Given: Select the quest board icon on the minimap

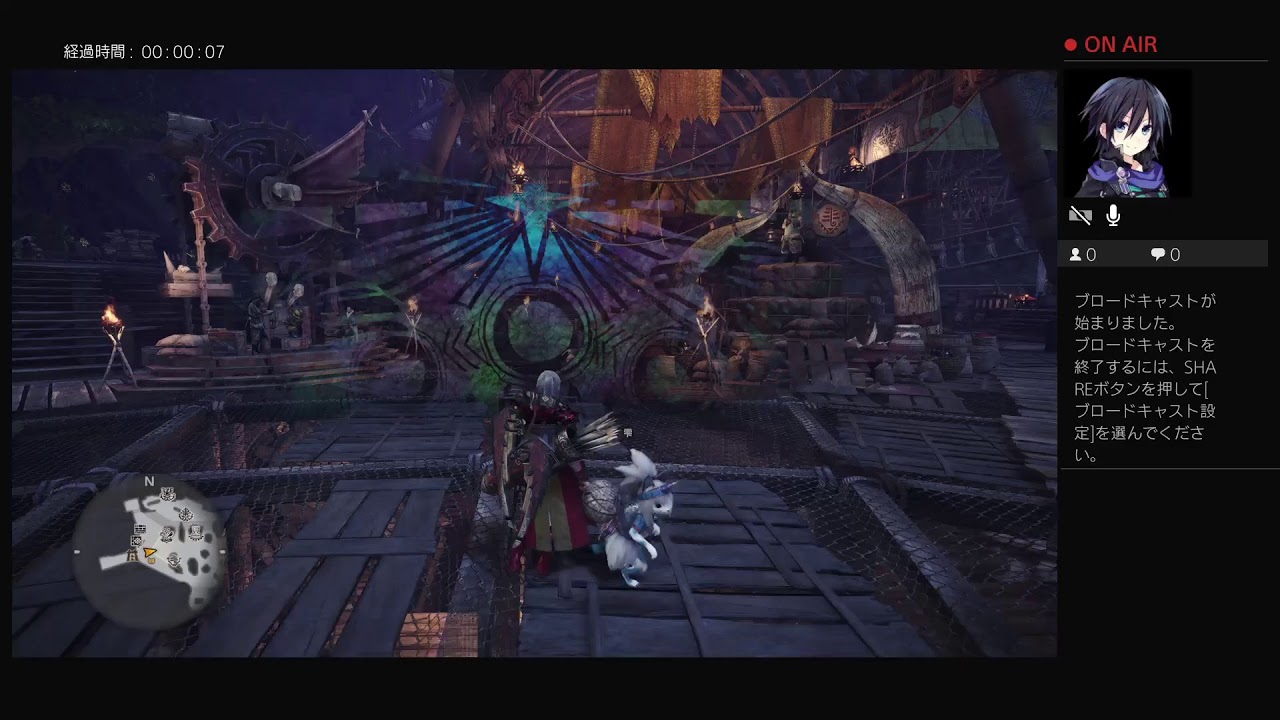Looking at the screenshot, I should (x=140, y=528).
